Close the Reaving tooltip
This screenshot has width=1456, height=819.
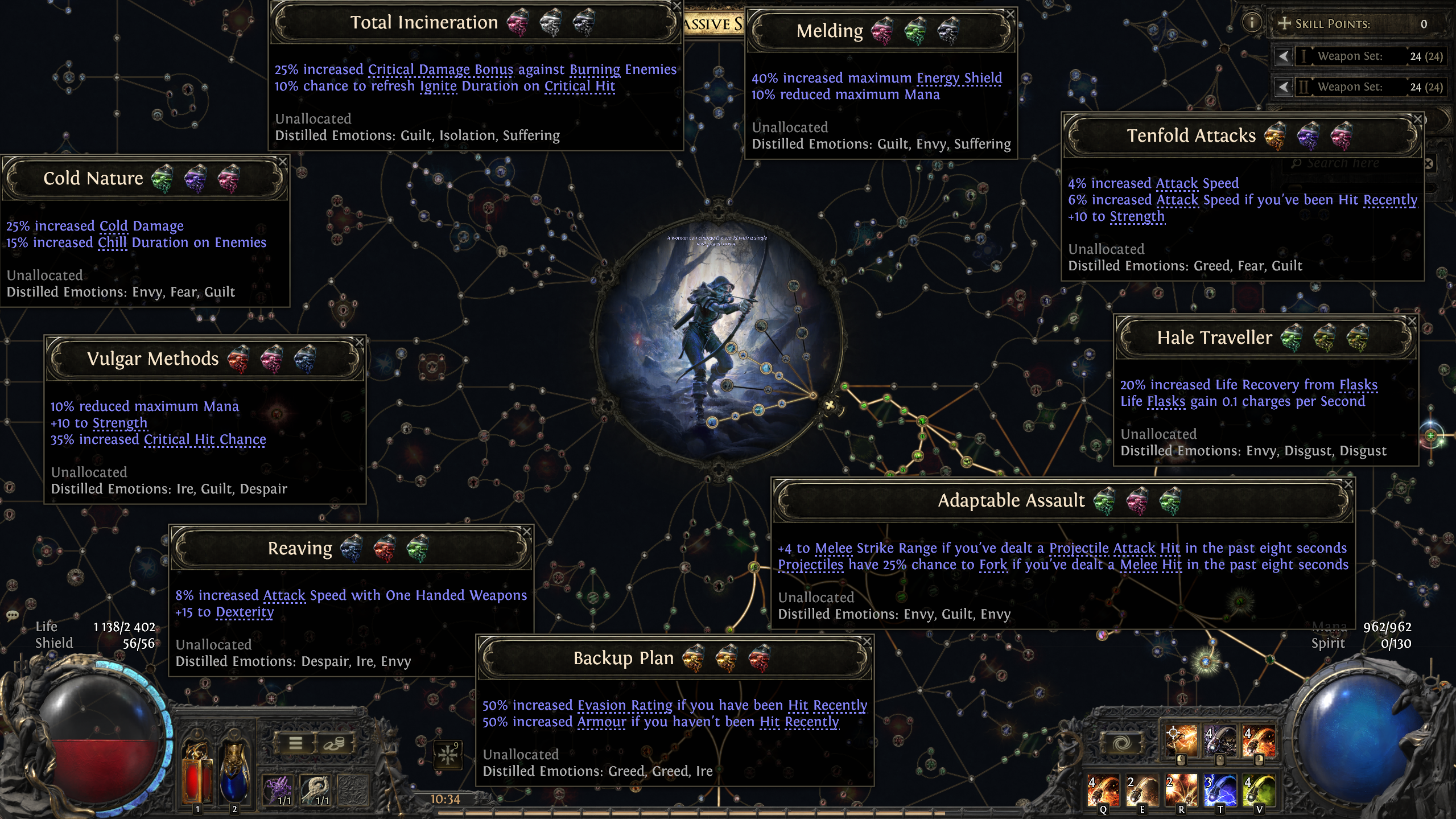[x=527, y=532]
